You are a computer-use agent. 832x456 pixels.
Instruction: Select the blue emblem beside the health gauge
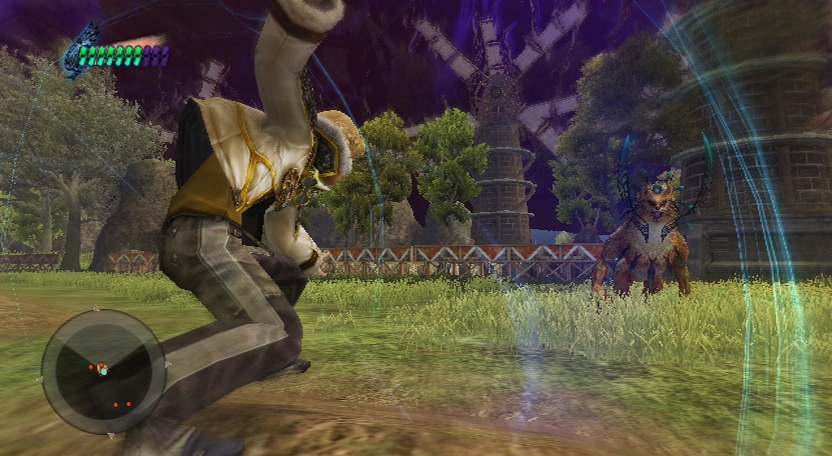coord(76,53)
